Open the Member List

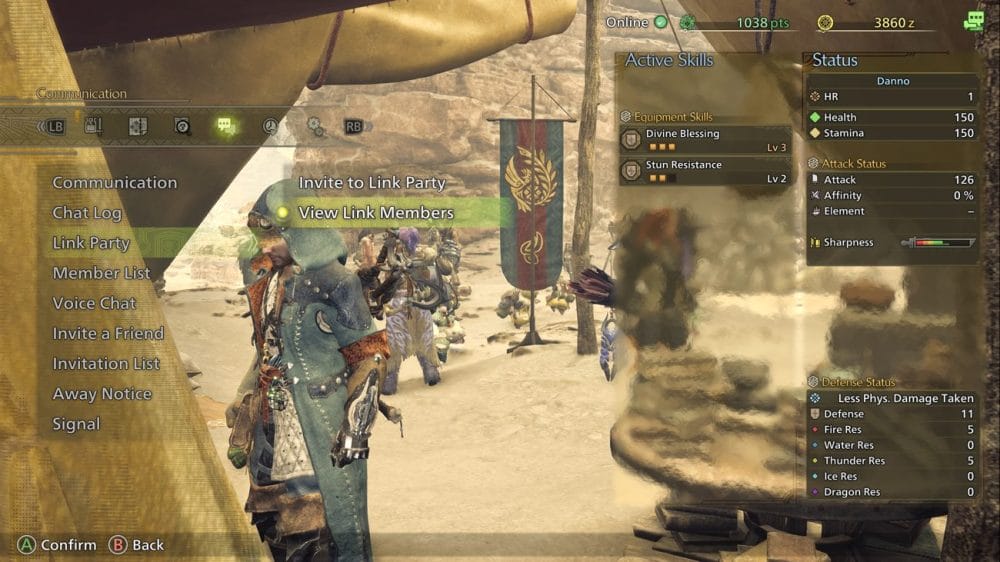[x=101, y=273]
